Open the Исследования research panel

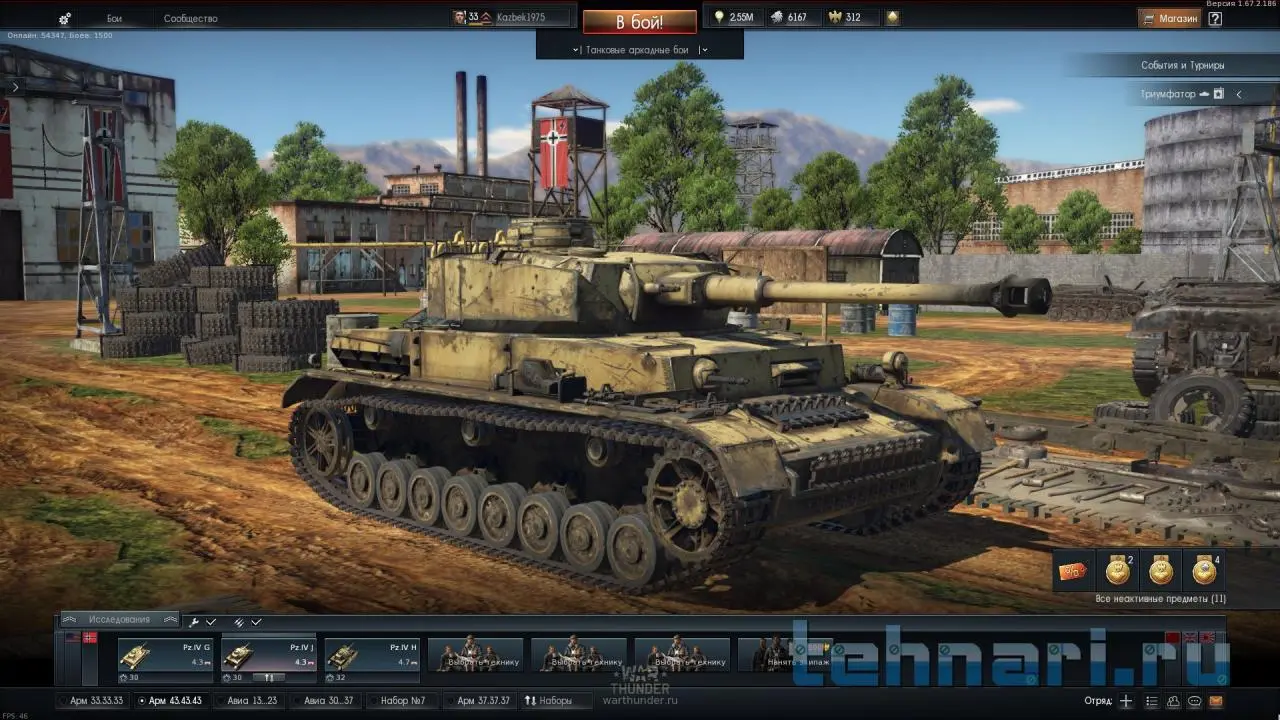click(119, 620)
